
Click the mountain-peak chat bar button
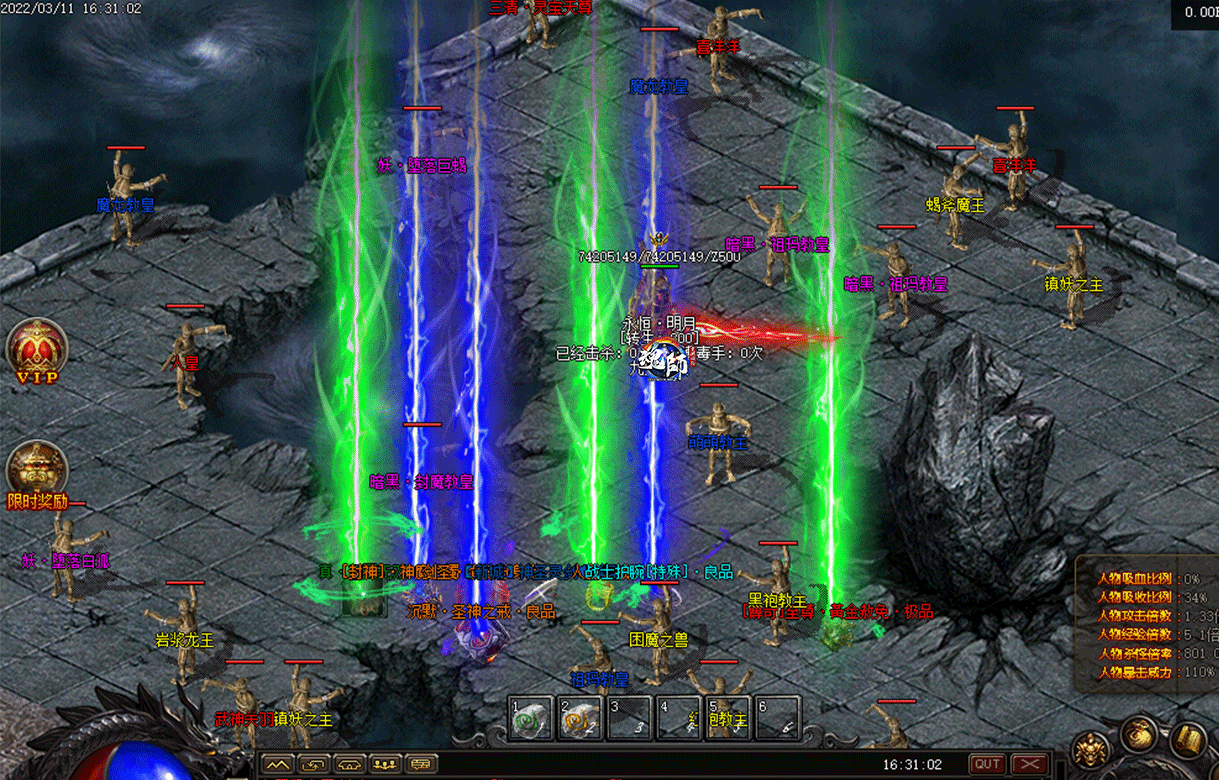[x=277, y=764]
